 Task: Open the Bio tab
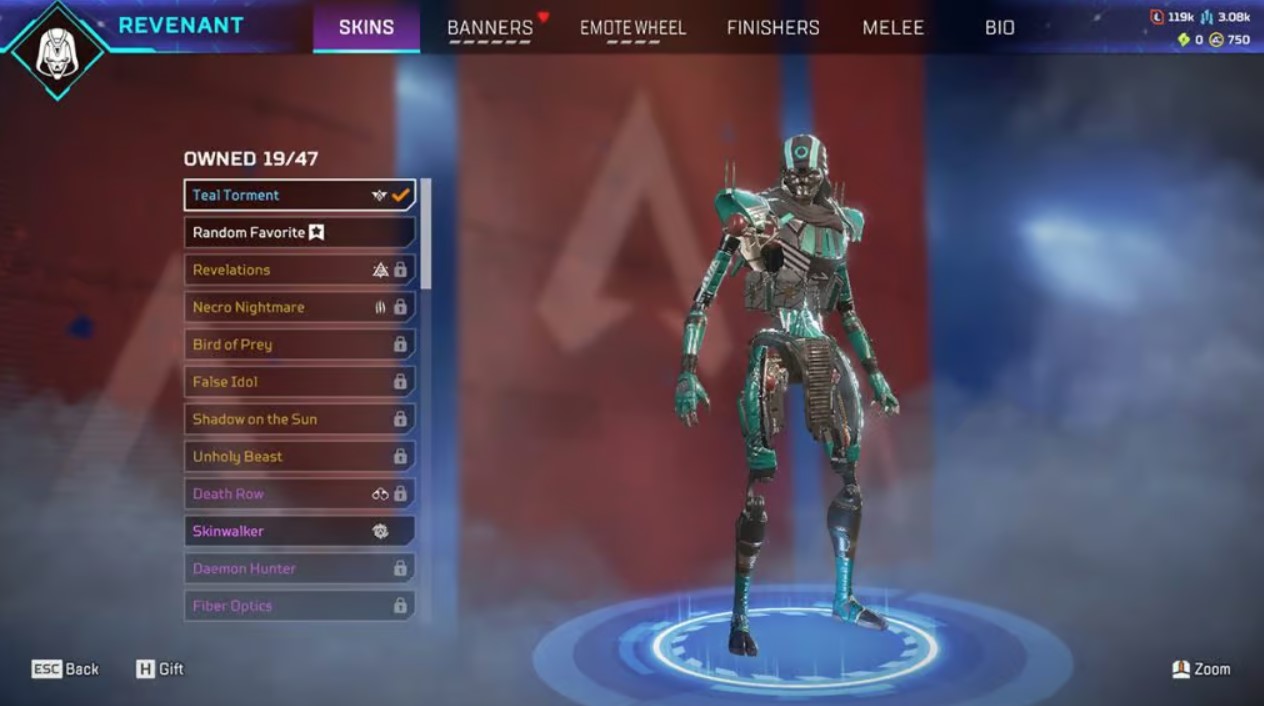(x=1000, y=28)
